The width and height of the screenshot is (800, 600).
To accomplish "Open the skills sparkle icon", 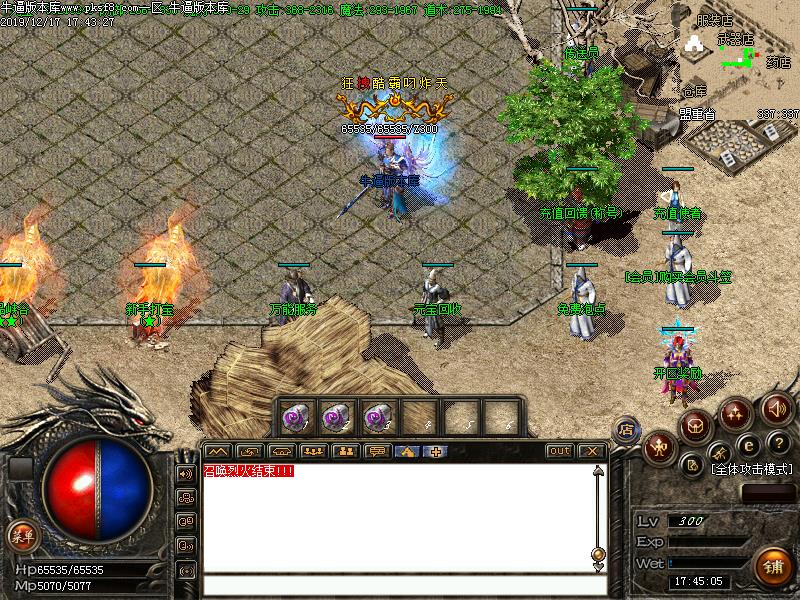I will [736, 413].
